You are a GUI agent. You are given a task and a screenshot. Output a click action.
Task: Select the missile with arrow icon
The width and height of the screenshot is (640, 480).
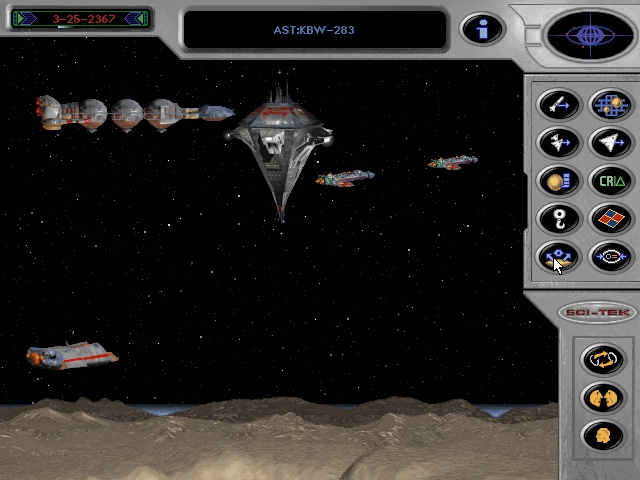coord(558,104)
